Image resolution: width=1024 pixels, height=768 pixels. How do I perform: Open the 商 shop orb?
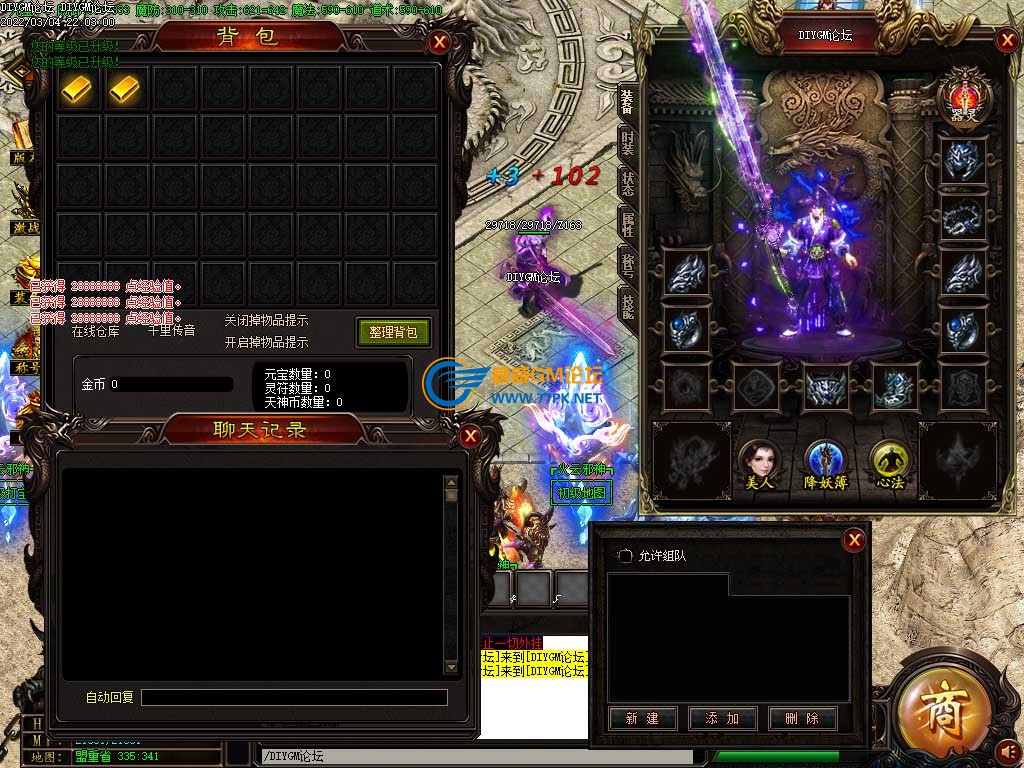click(x=940, y=705)
